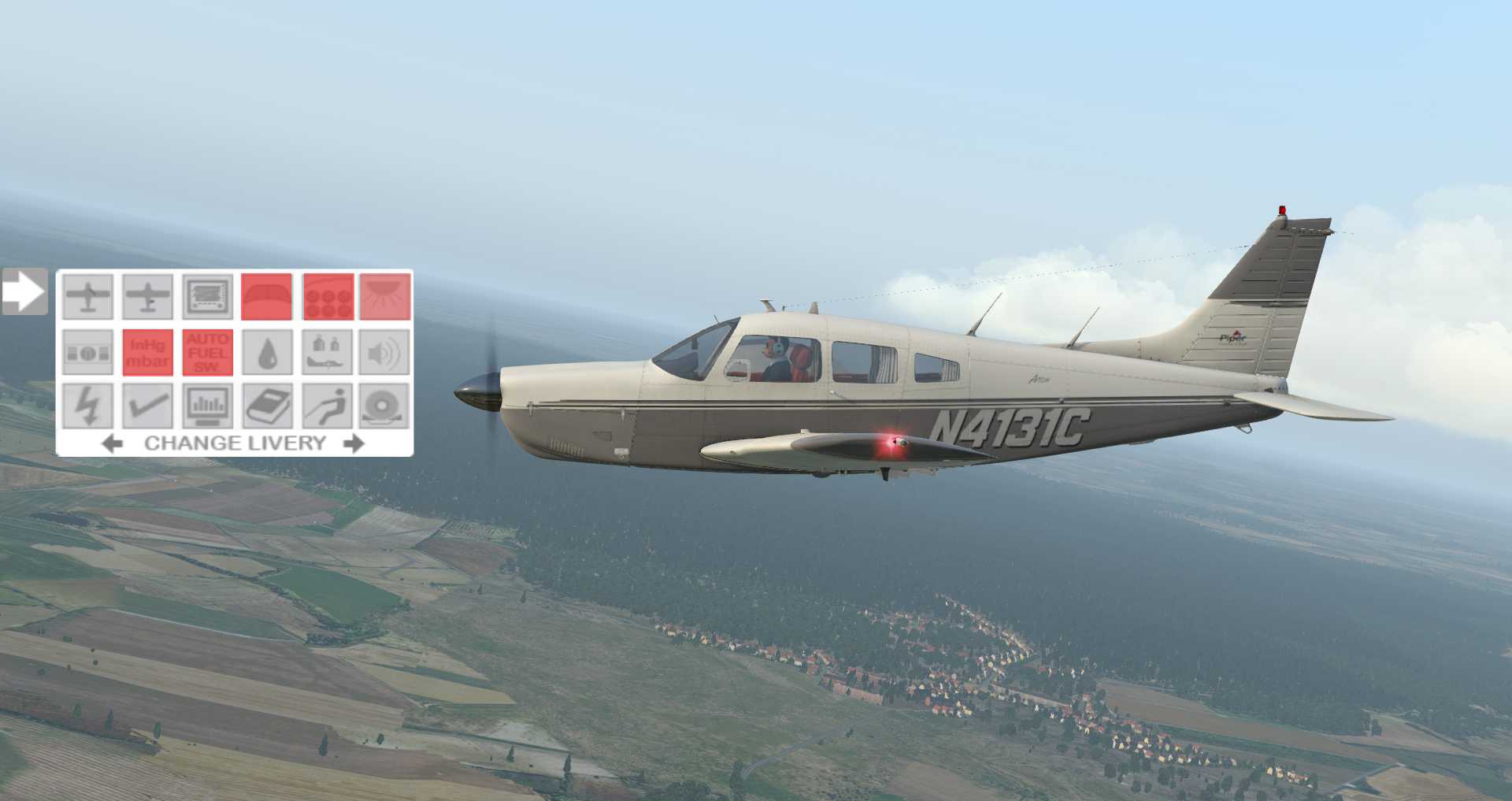Toggle the red six-gauge instrument option
The width and height of the screenshot is (1512, 801).
327,297
